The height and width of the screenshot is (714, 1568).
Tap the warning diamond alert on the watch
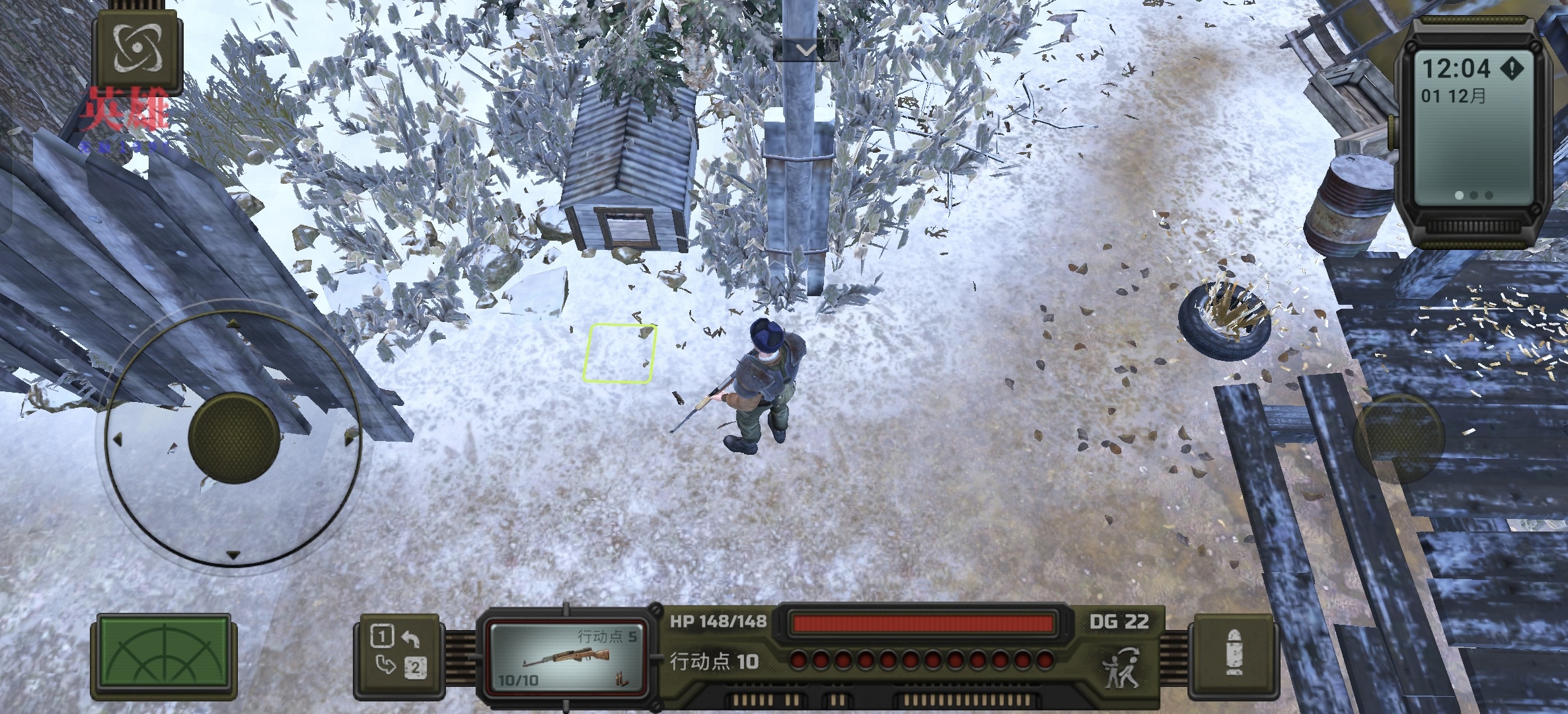1511,68
